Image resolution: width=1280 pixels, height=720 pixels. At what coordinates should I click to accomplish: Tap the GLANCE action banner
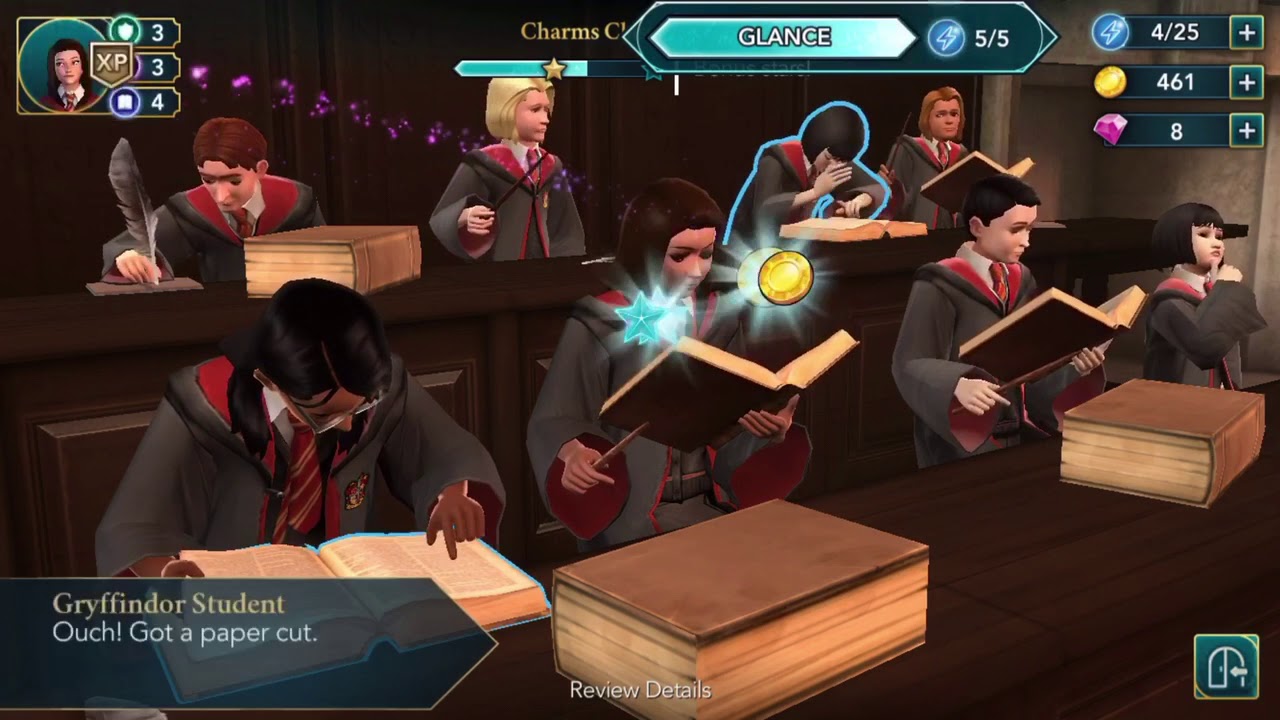[x=784, y=37]
